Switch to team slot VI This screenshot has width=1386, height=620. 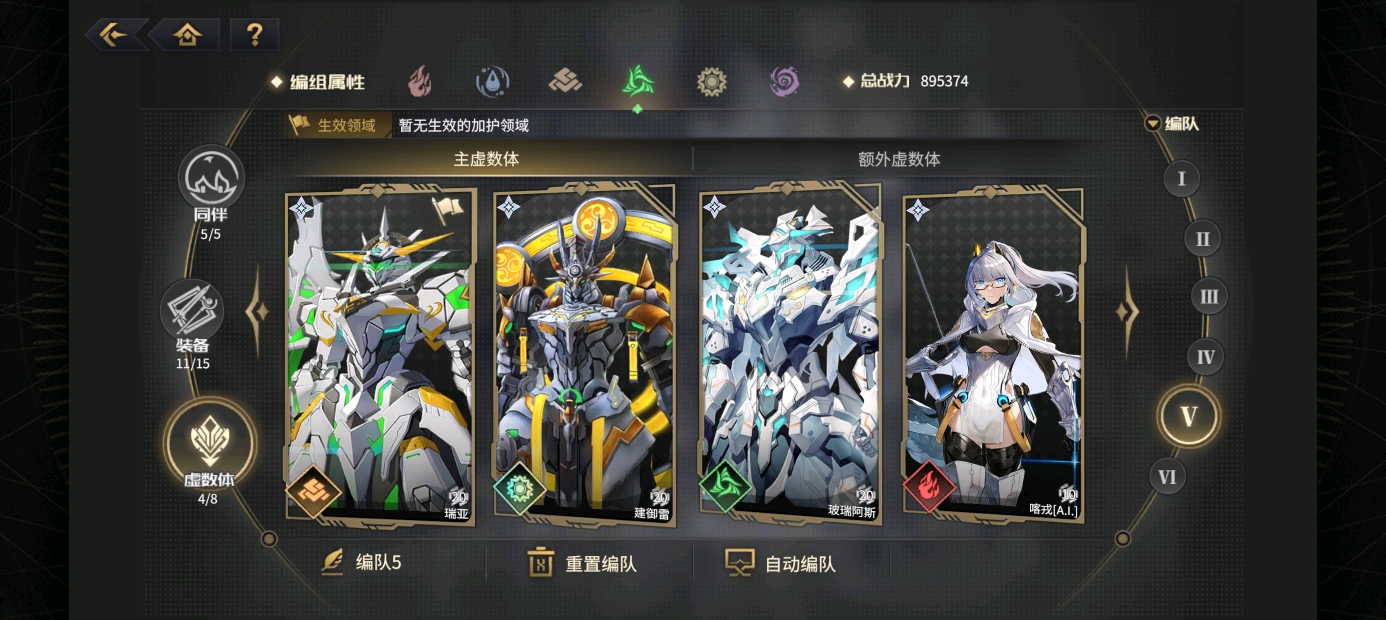1167,477
